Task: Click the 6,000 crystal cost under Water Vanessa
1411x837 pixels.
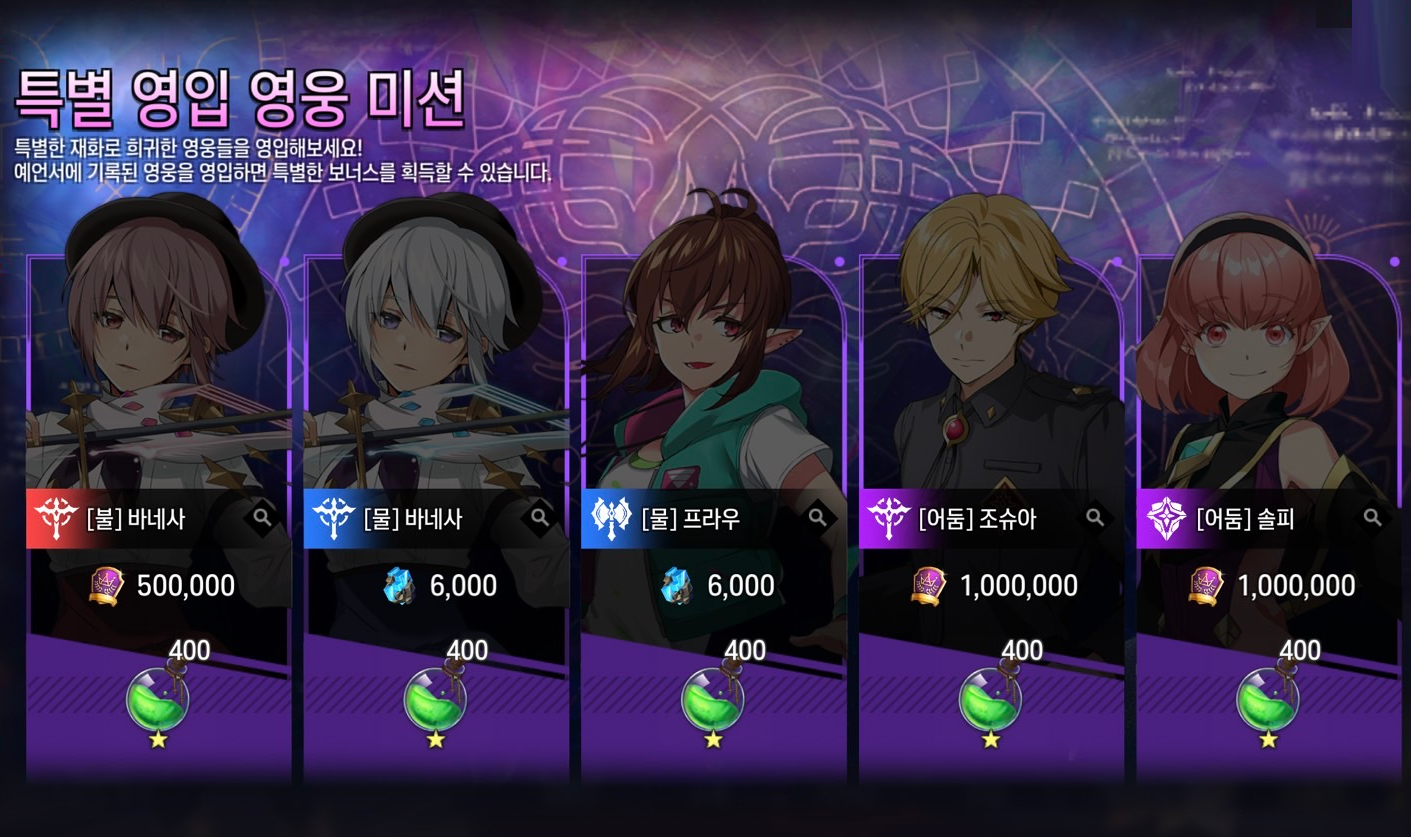Action: tap(438, 586)
